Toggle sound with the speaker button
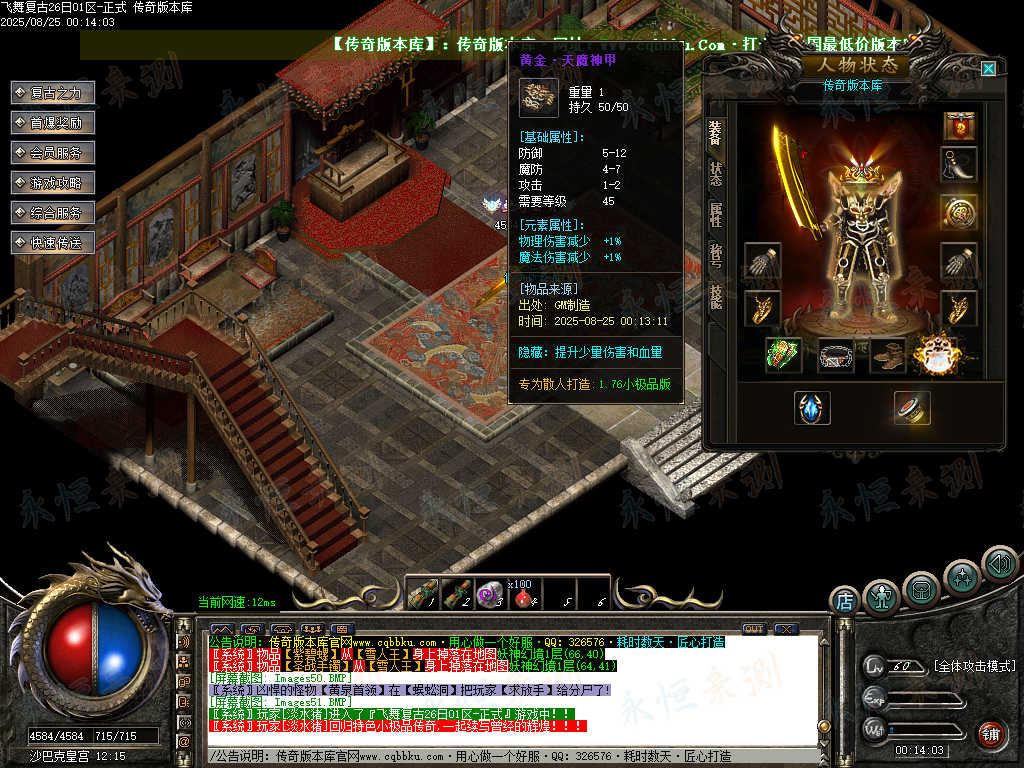This screenshot has width=1024, height=768. (998, 564)
